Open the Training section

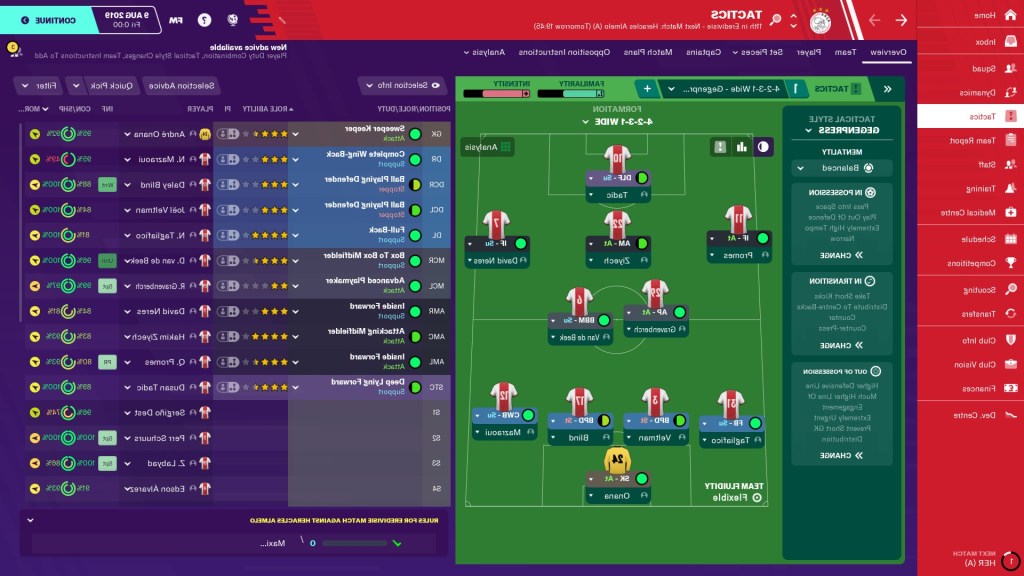click(x=984, y=187)
